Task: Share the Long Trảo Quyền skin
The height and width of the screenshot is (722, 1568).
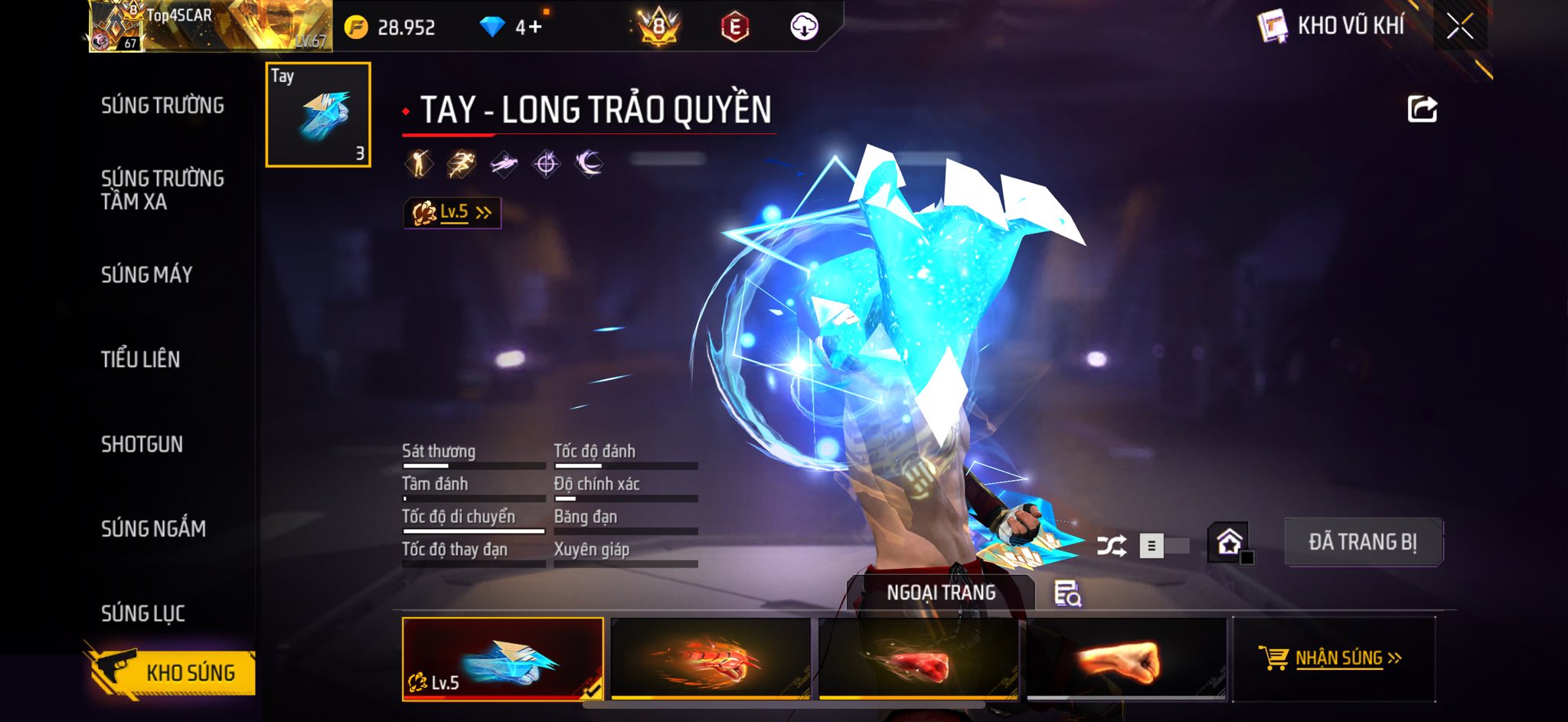Action: [1422, 109]
